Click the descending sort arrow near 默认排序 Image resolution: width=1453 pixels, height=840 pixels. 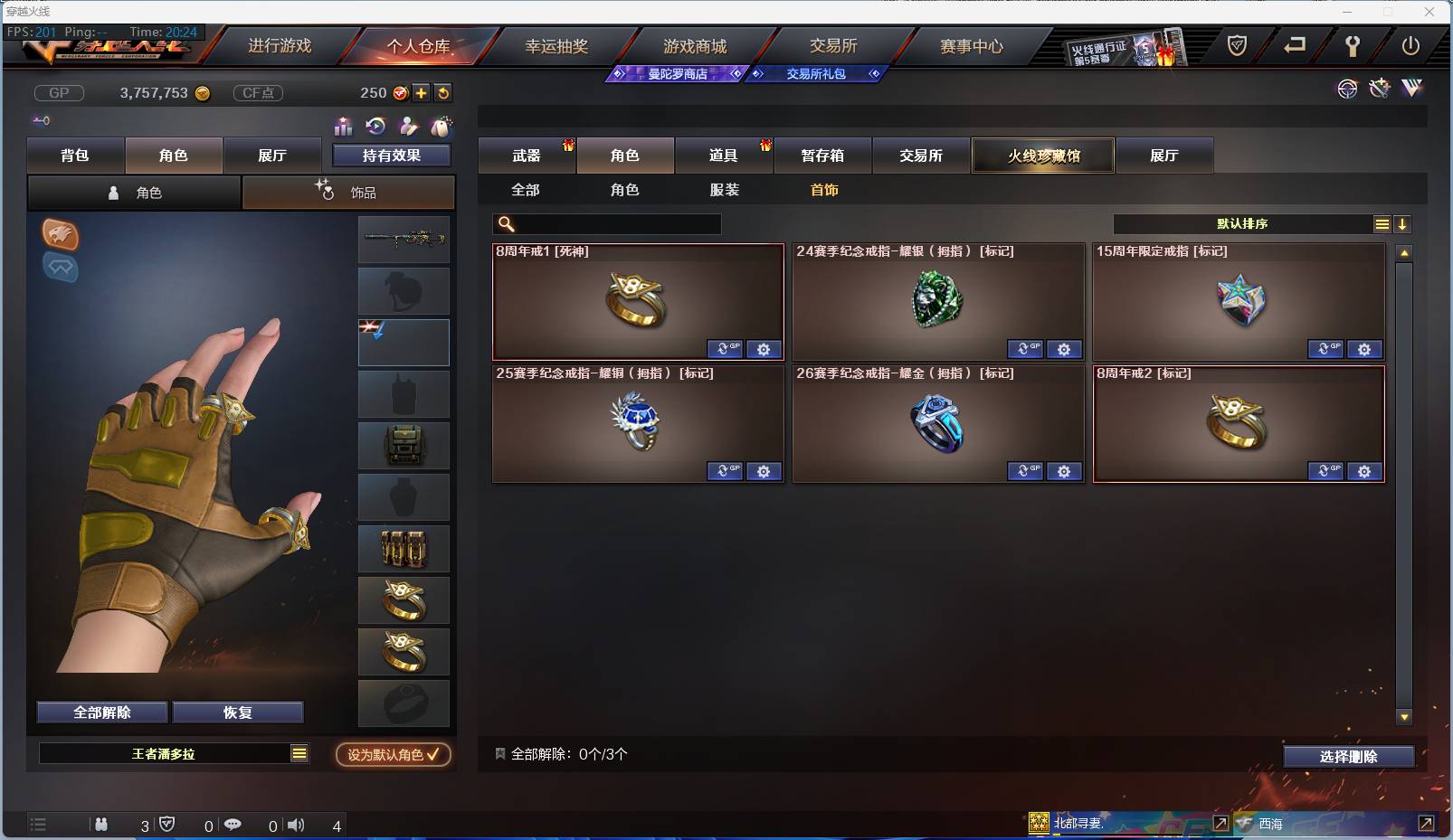[x=1402, y=223]
